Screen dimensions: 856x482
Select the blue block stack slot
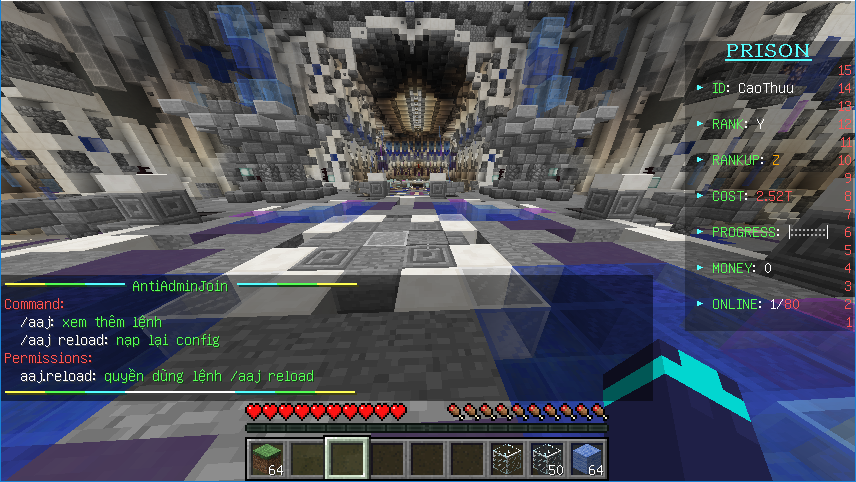pyautogui.click(x=587, y=459)
